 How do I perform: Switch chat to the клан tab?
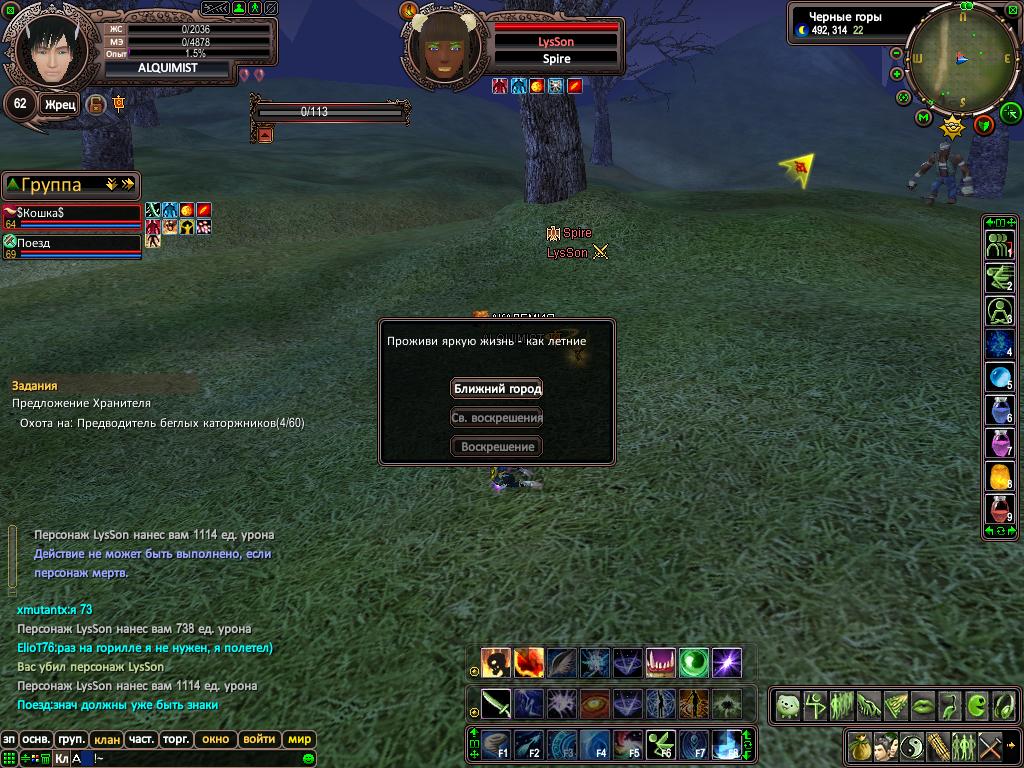(x=107, y=740)
